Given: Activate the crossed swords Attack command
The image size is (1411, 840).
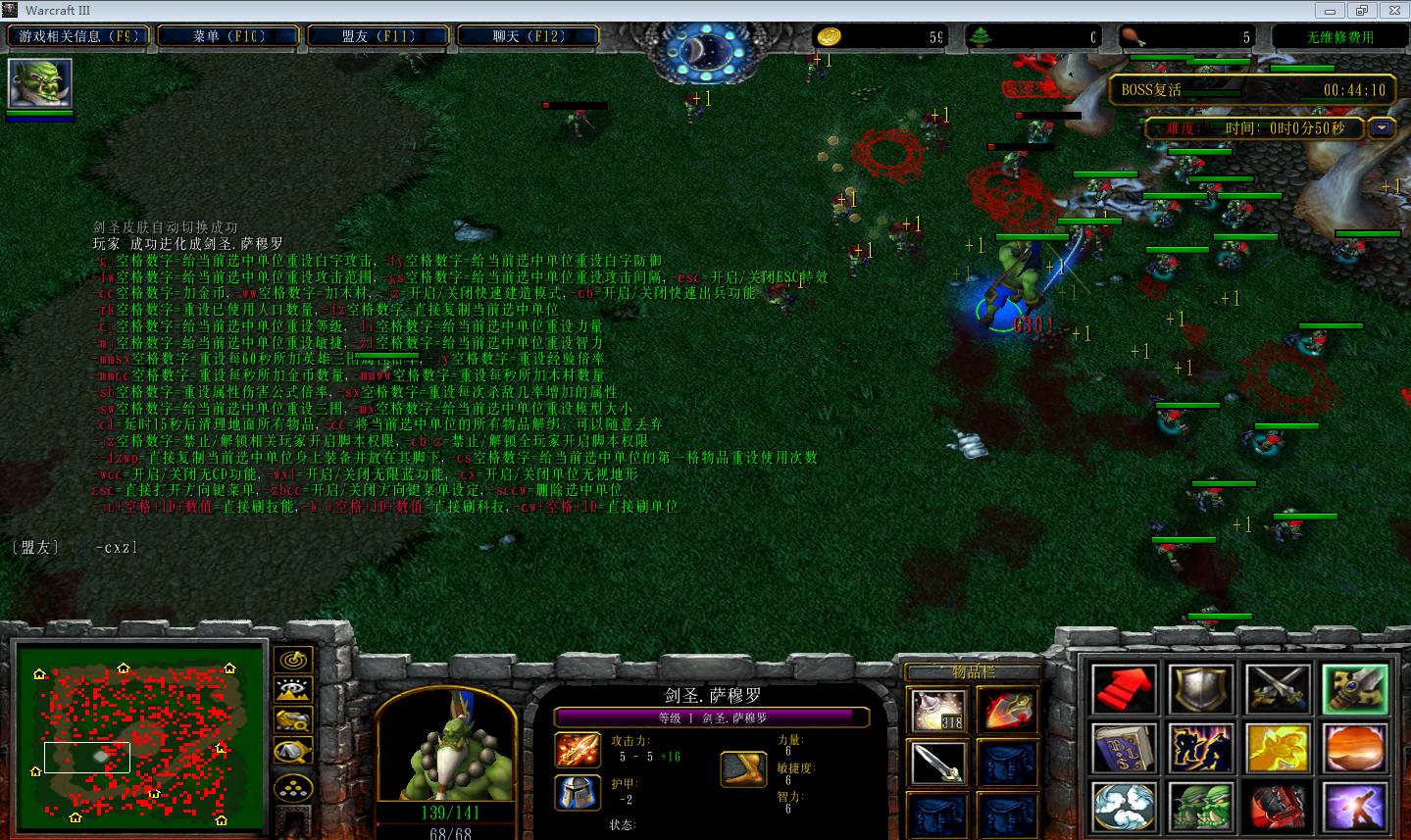Looking at the screenshot, I should pyautogui.click(x=1278, y=689).
